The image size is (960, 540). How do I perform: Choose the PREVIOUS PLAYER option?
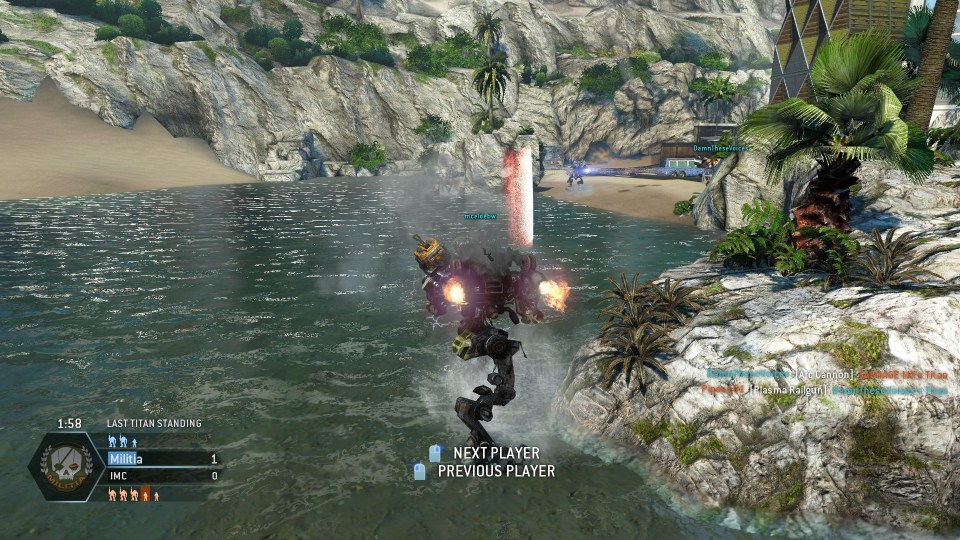[495, 471]
